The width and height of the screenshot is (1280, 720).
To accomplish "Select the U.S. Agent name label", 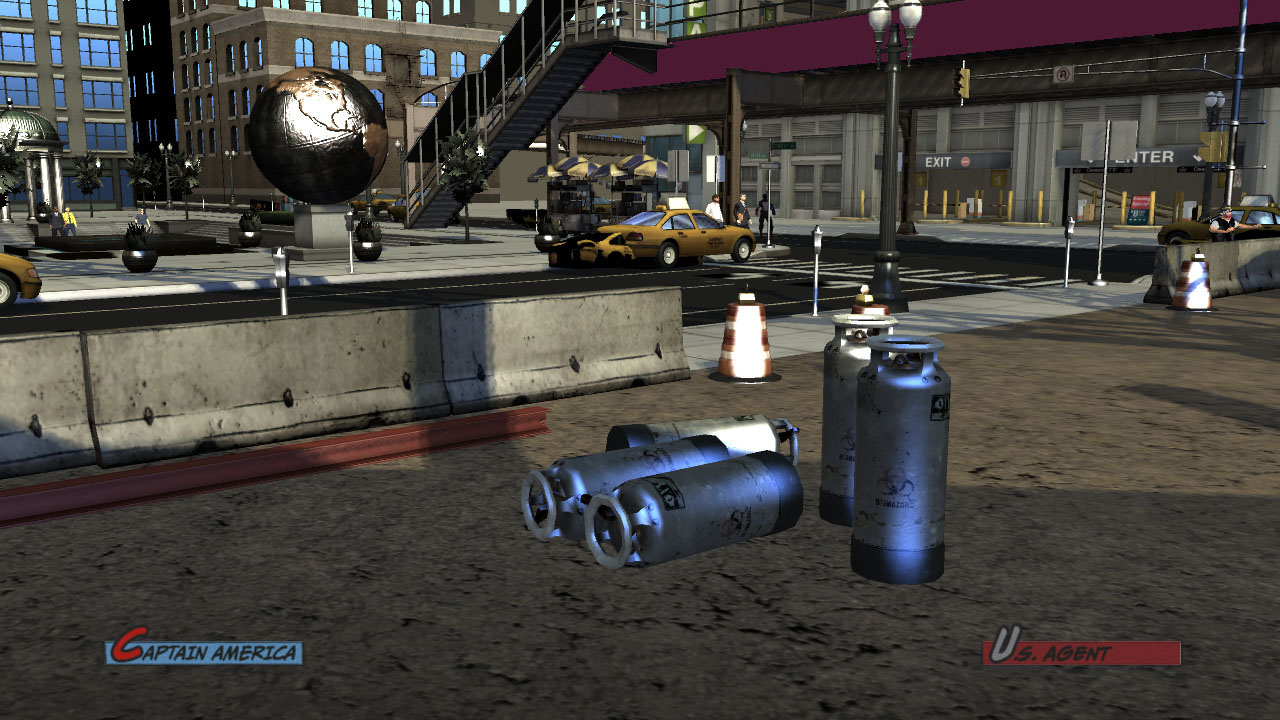I will tap(1081, 651).
